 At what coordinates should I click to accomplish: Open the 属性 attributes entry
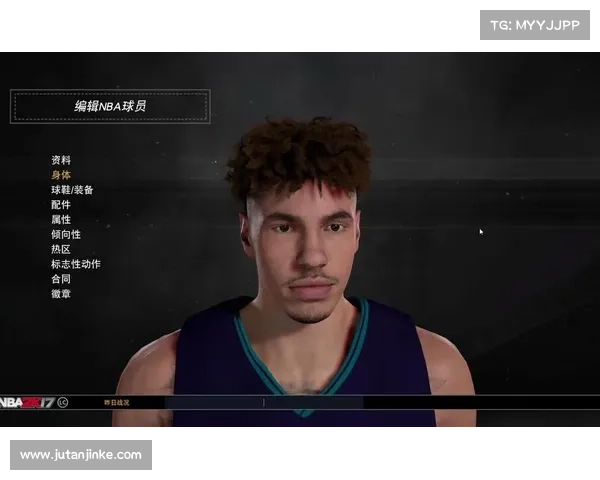[x=61, y=220]
